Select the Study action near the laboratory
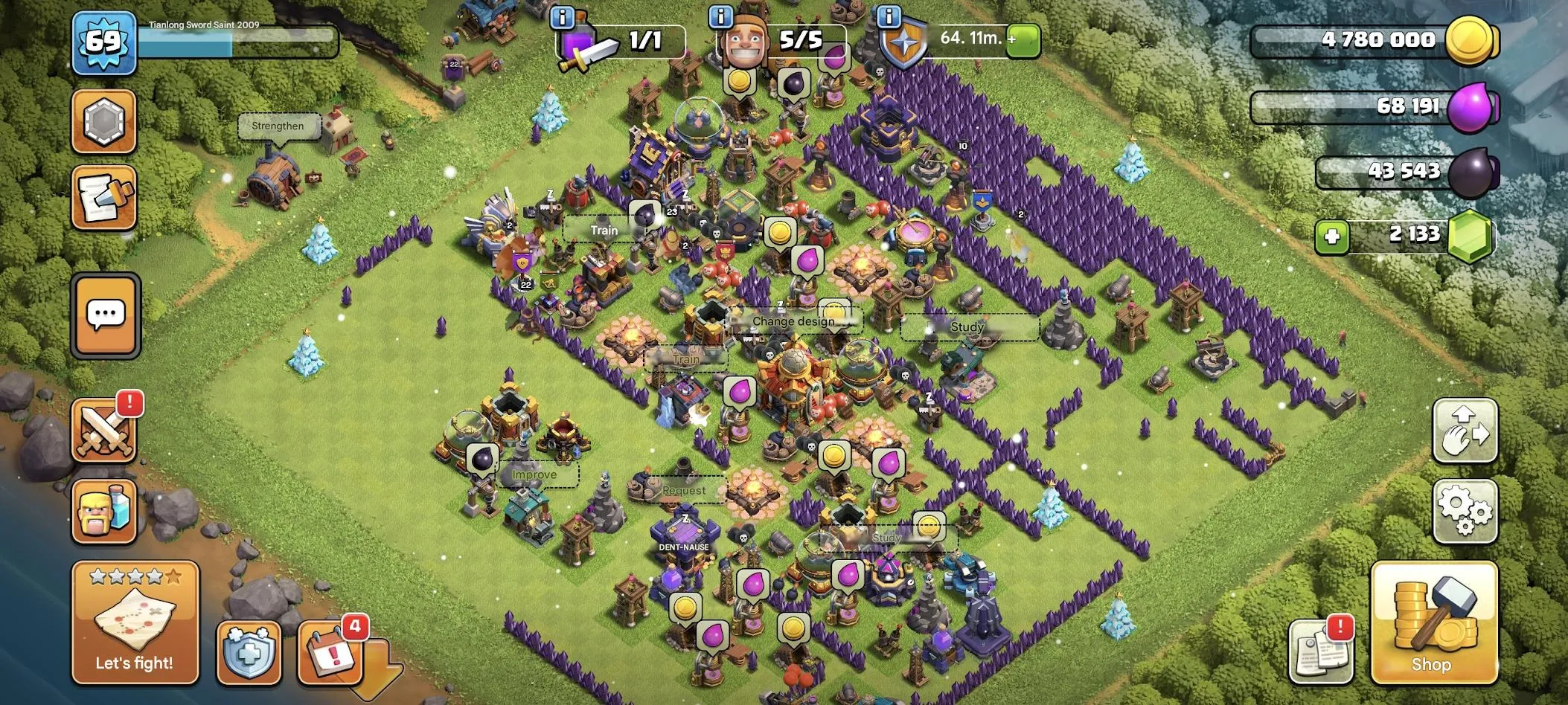 [965, 326]
